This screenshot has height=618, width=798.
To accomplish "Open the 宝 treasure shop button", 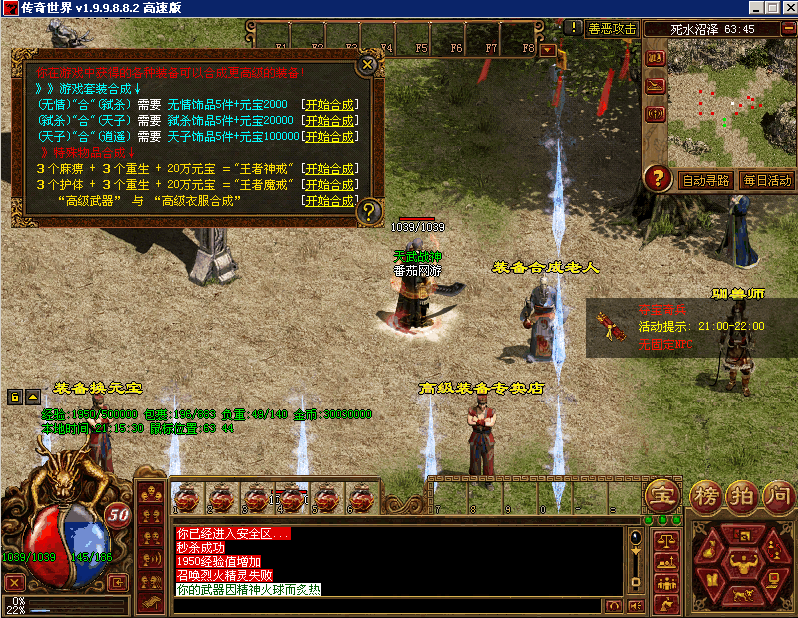I will point(661,494).
